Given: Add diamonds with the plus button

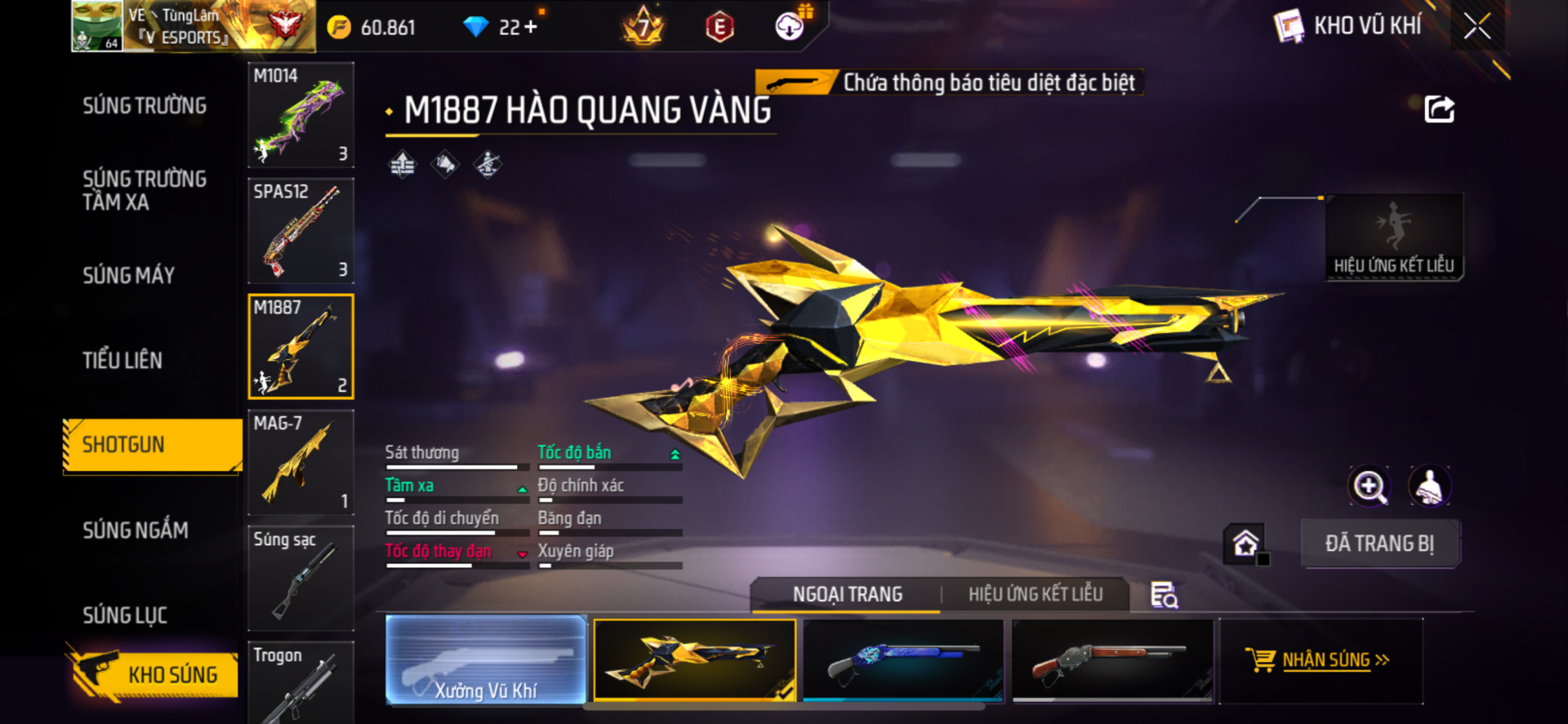Looking at the screenshot, I should point(531,27).
